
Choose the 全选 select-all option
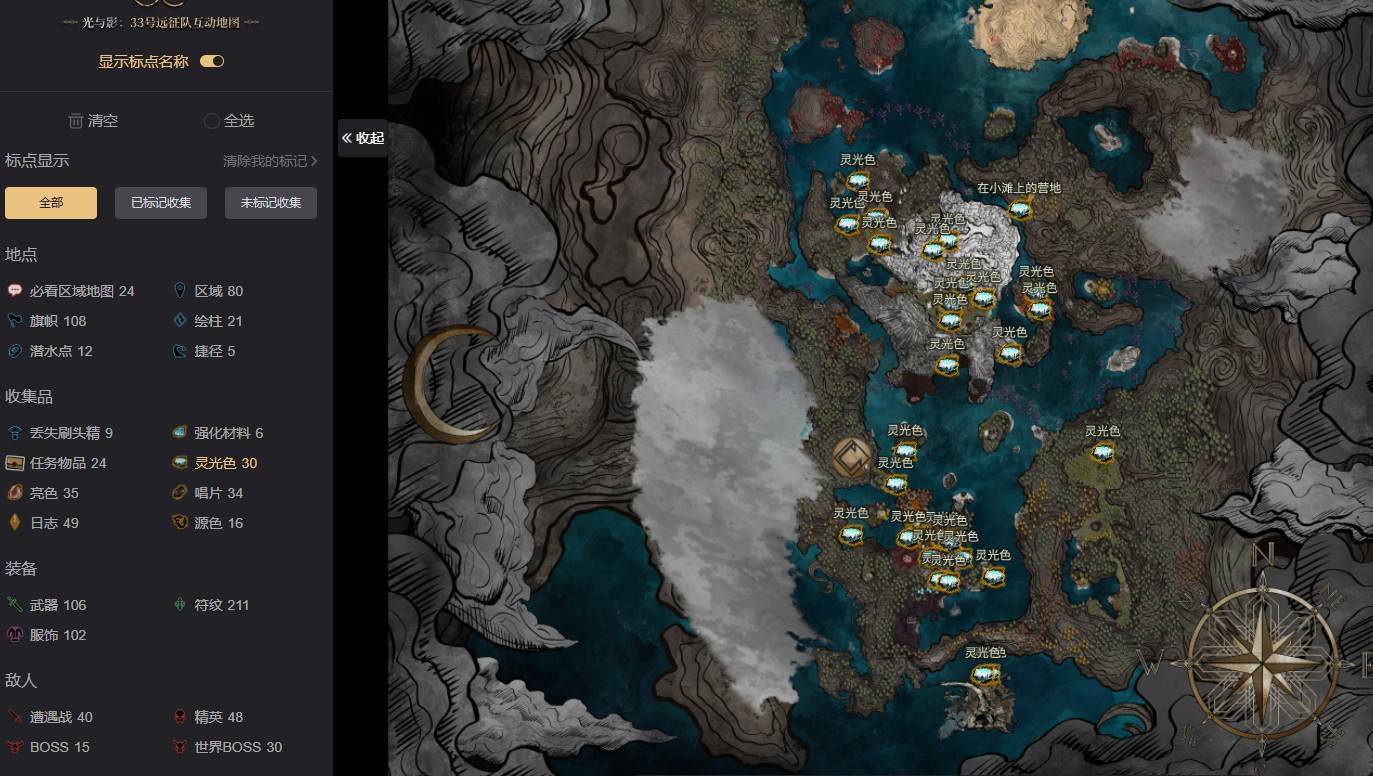[x=229, y=121]
